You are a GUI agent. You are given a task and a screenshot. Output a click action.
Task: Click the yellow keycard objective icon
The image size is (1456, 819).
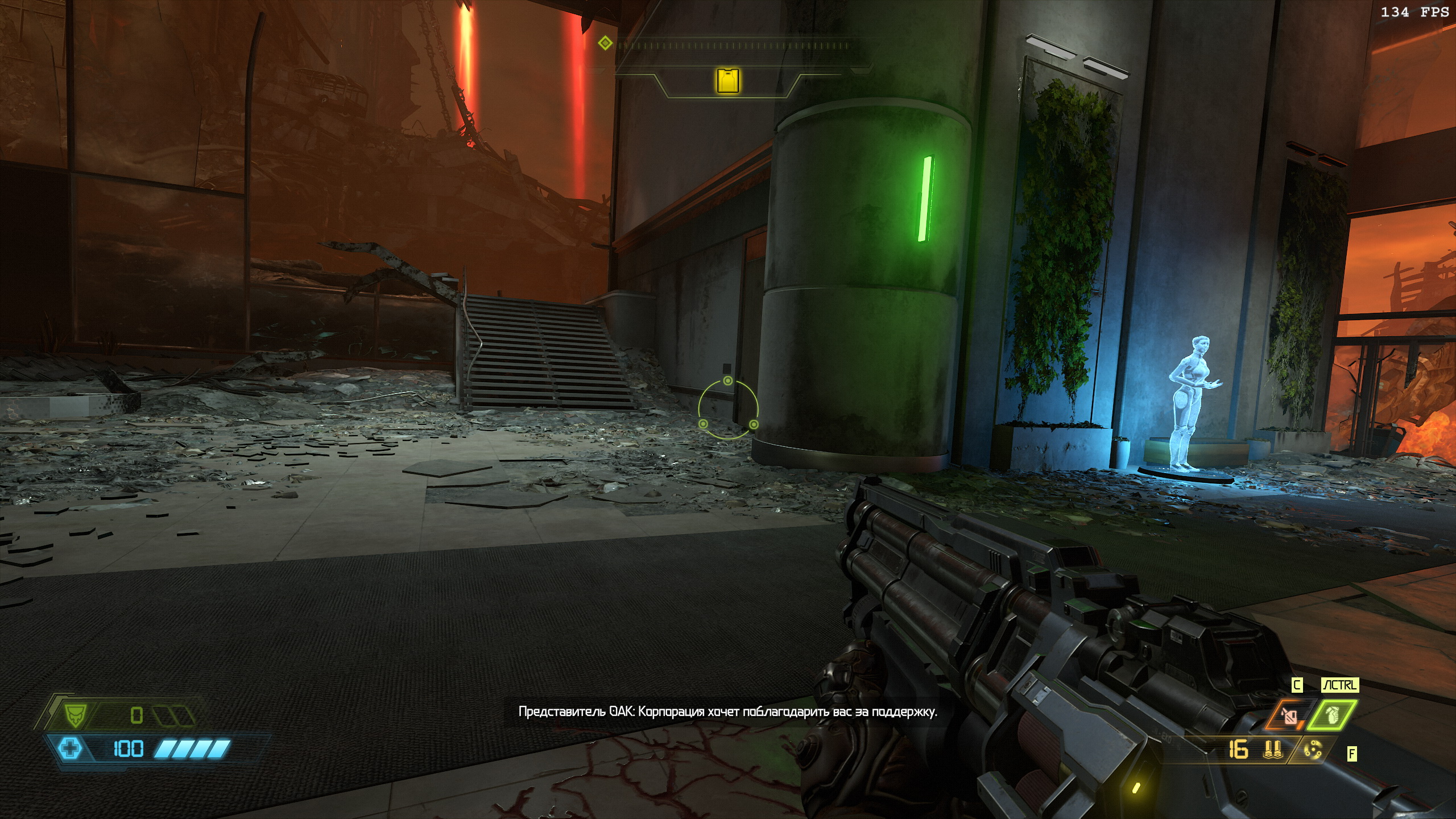728,81
